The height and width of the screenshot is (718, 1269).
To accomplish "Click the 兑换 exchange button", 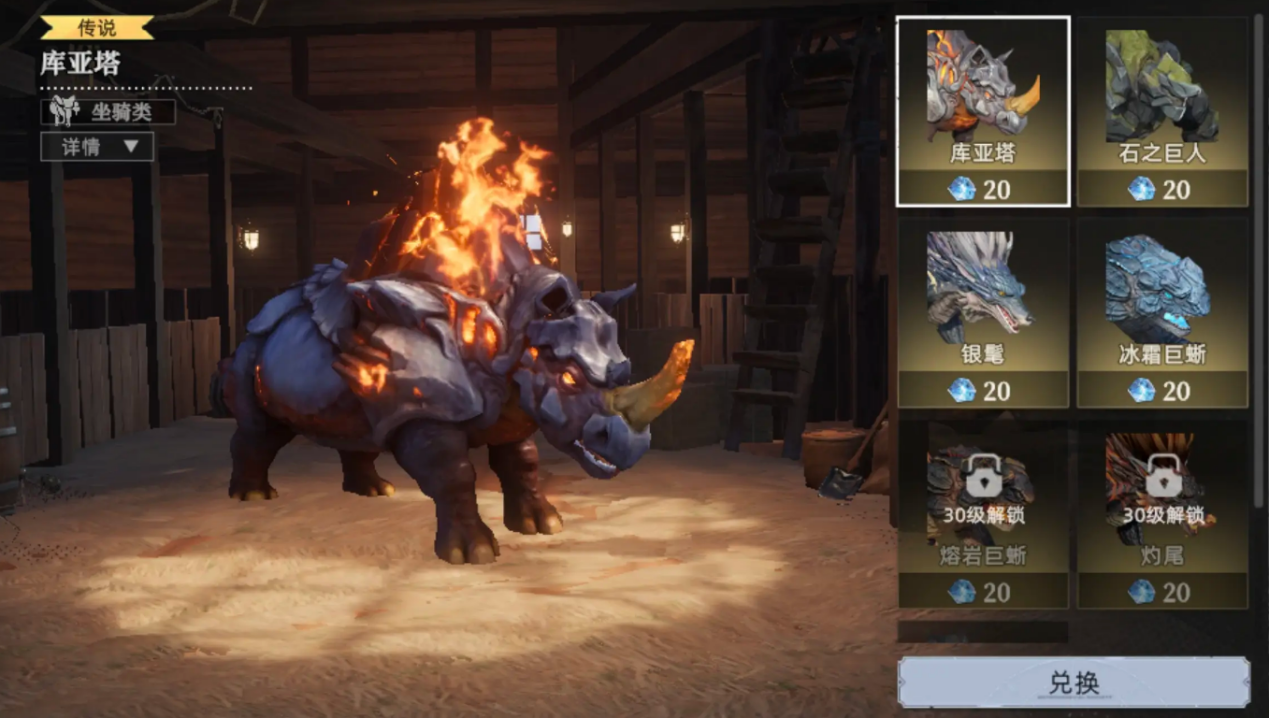I will [1073, 683].
